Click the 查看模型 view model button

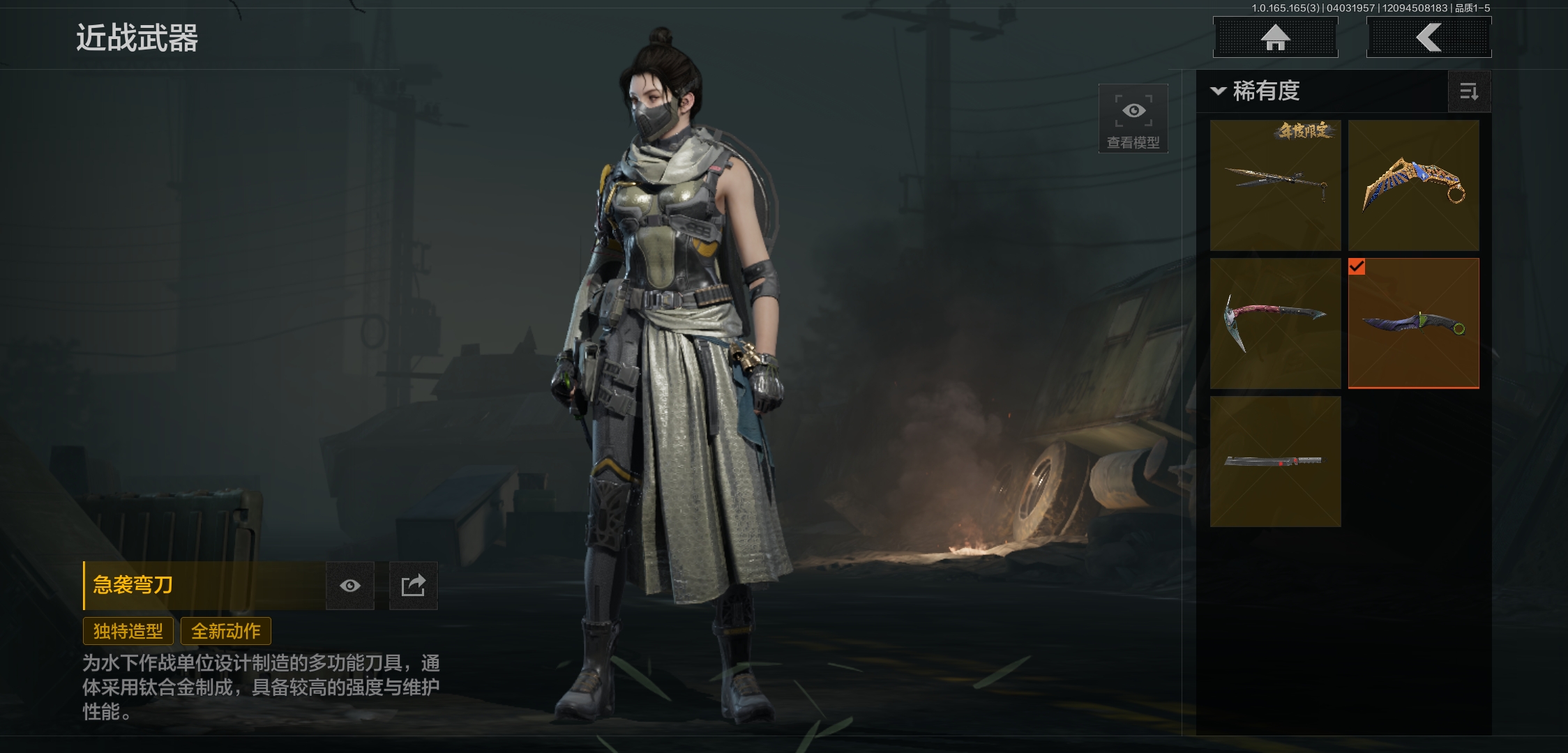coord(1133,119)
